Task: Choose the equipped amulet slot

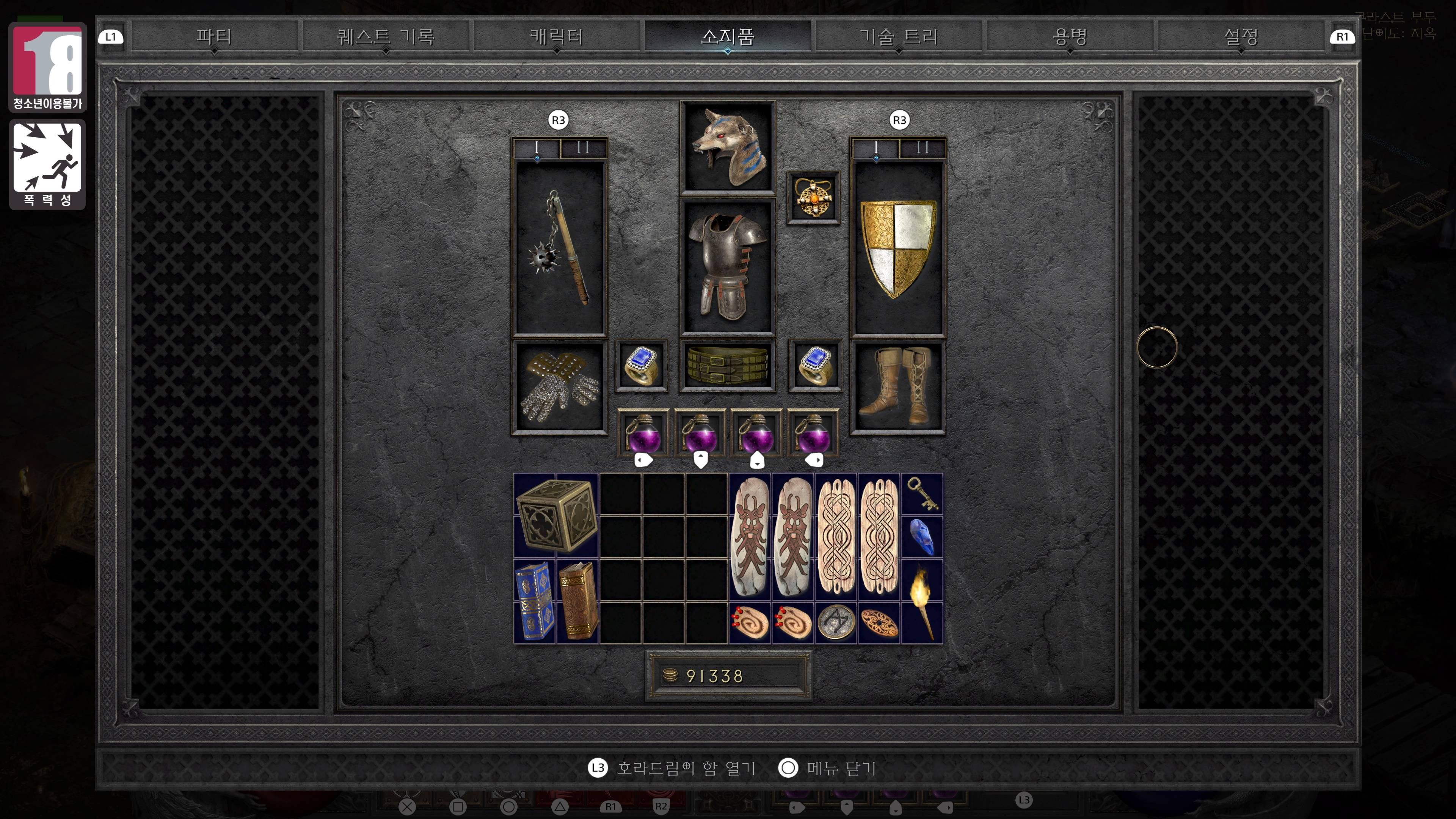Action: [813, 198]
